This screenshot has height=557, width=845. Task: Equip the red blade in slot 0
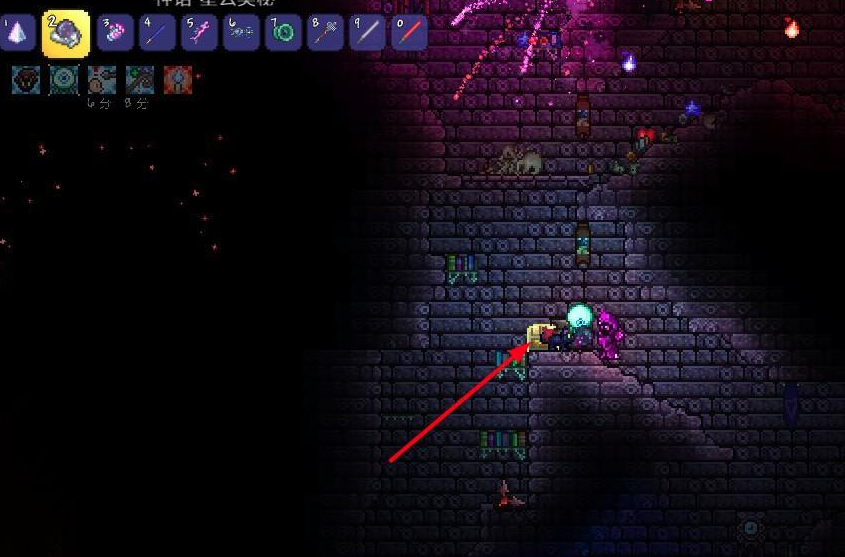[409, 33]
